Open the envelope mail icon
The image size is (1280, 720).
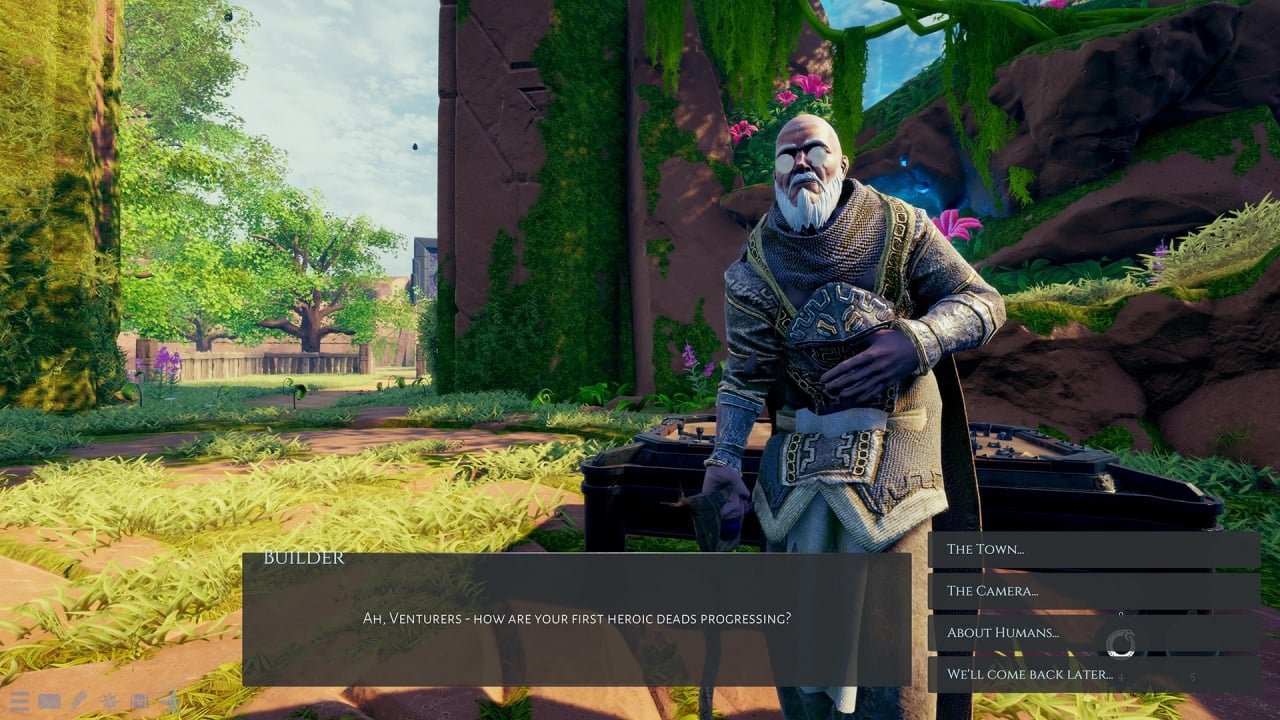coord(49,701)
